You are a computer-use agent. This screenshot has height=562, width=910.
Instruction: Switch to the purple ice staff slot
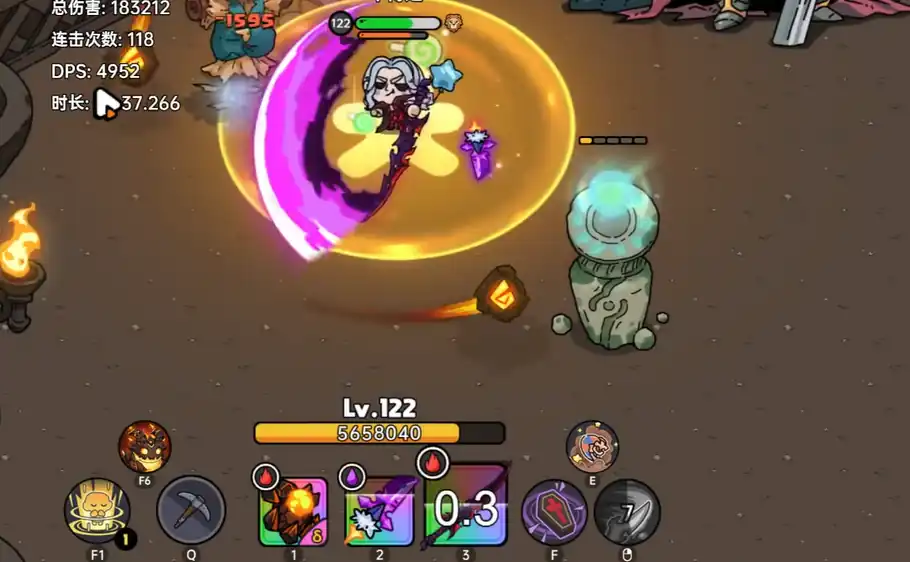[380, 512]
